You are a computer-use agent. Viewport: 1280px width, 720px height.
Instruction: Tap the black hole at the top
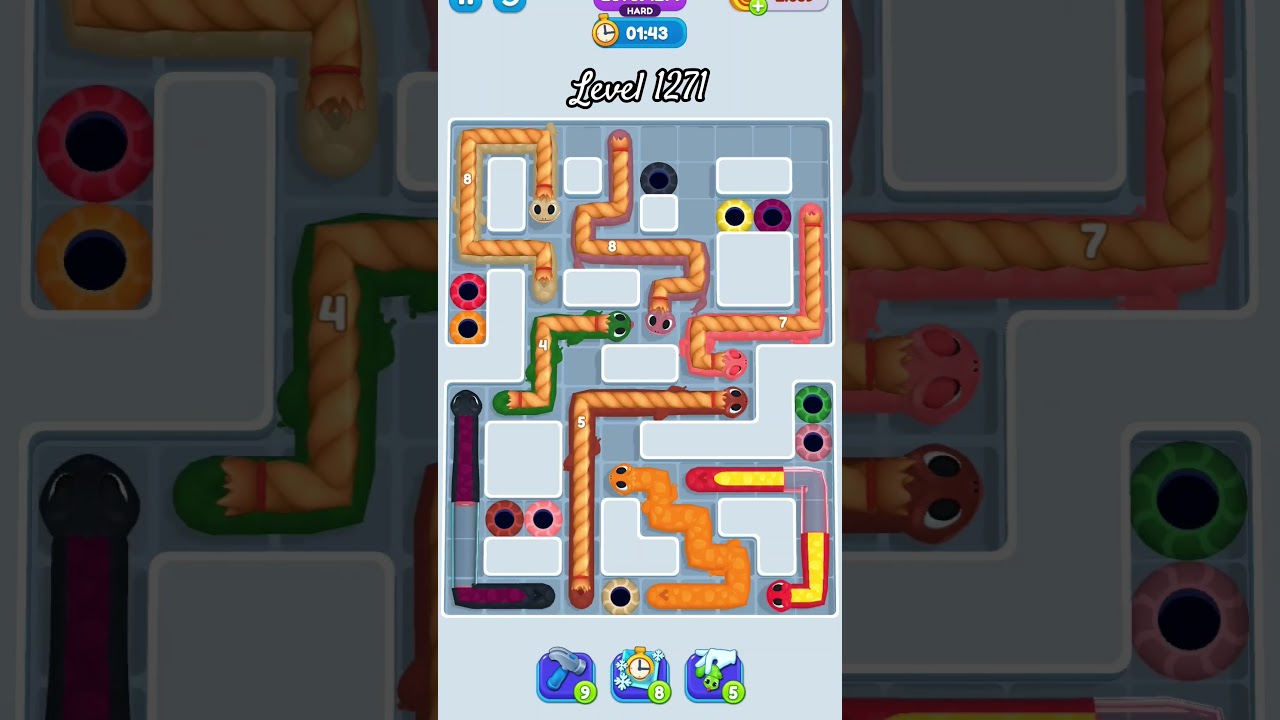[x=657, y=178]
